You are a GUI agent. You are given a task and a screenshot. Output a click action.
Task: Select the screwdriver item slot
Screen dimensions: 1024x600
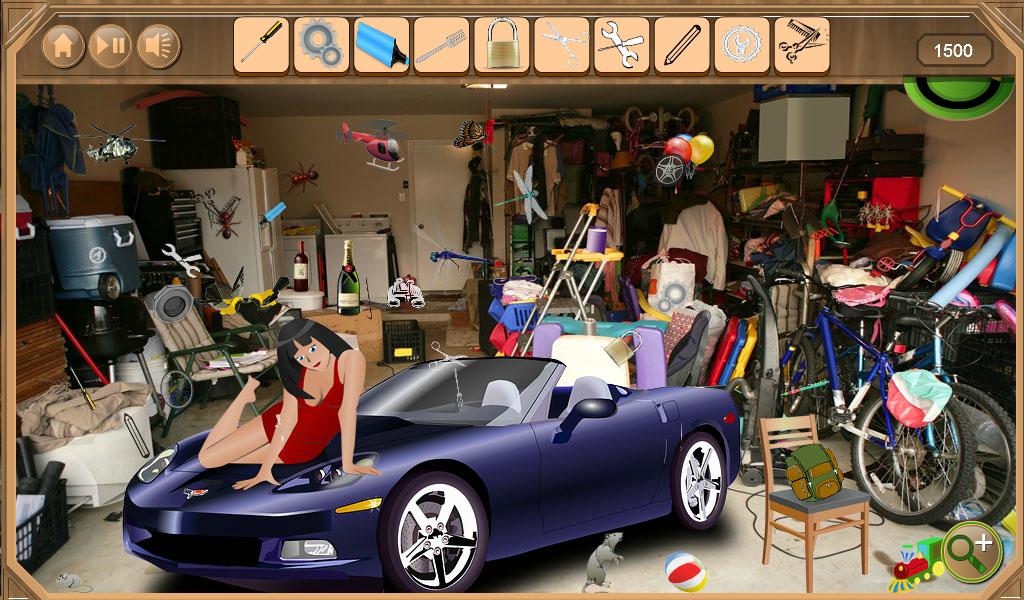click(x=261, y=46)
